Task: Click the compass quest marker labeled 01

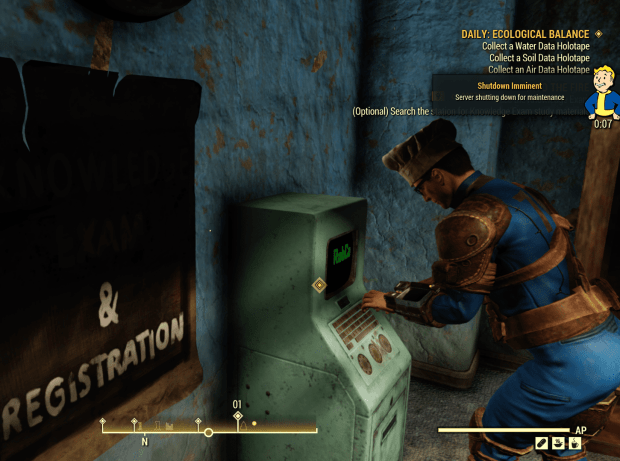Action: tap(238, 414)
